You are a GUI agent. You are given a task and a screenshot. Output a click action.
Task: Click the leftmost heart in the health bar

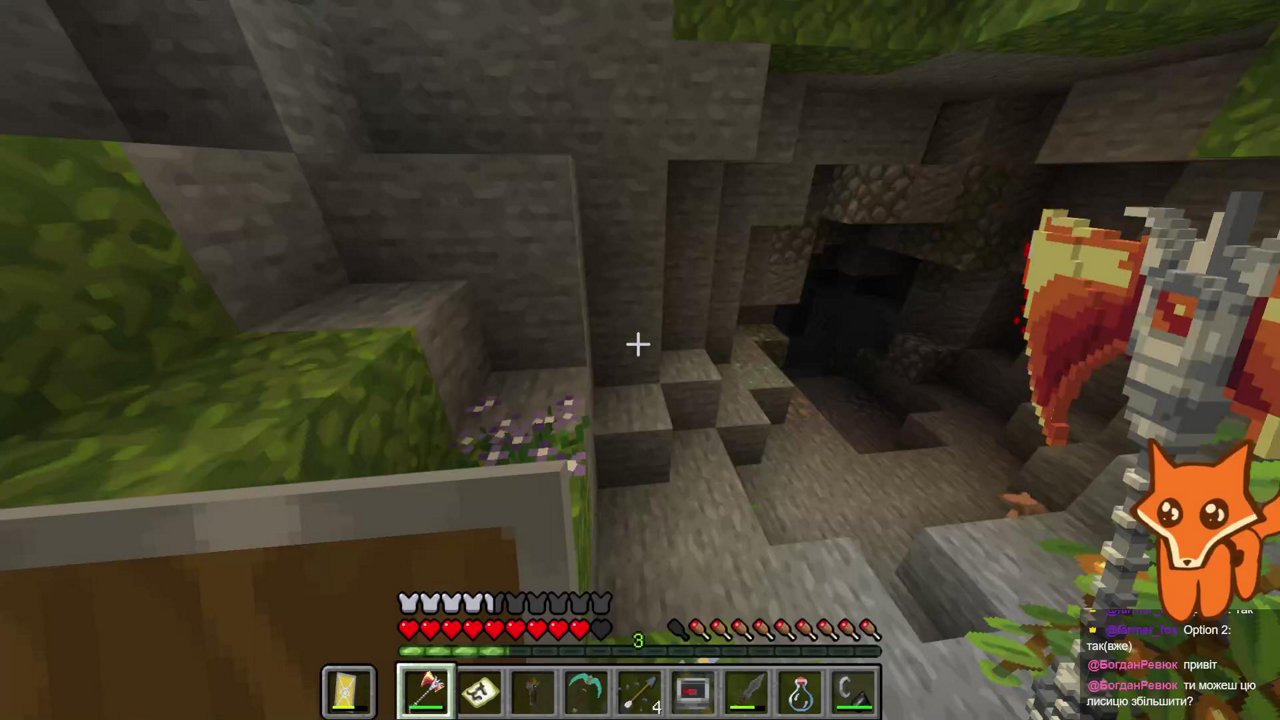(408, 629)
